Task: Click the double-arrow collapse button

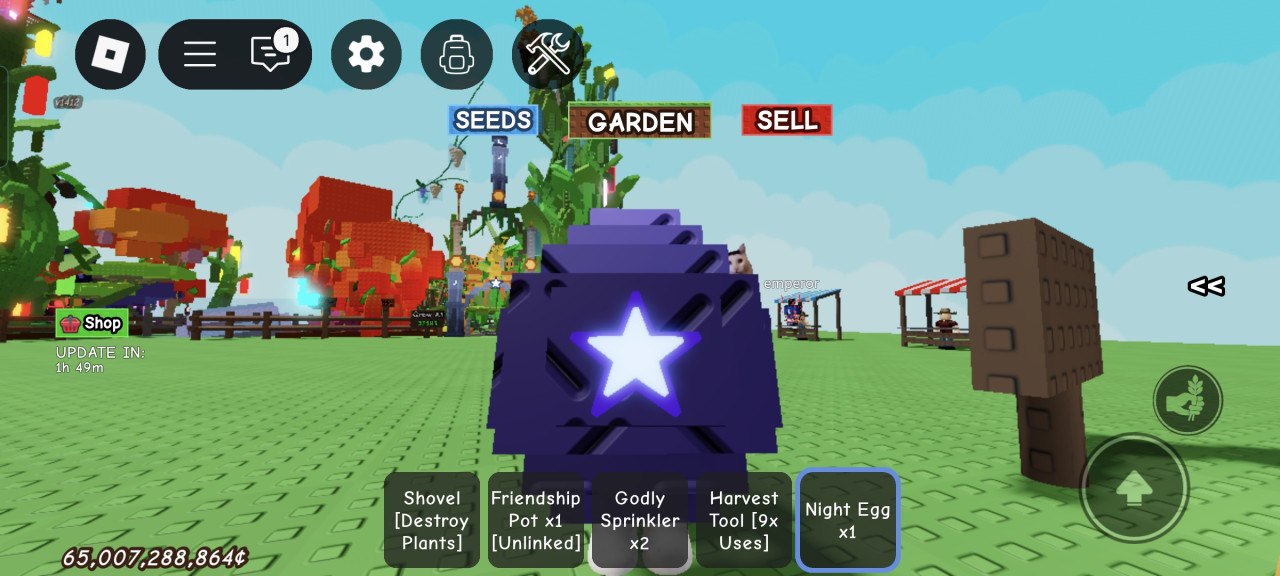Action: 1206,287
